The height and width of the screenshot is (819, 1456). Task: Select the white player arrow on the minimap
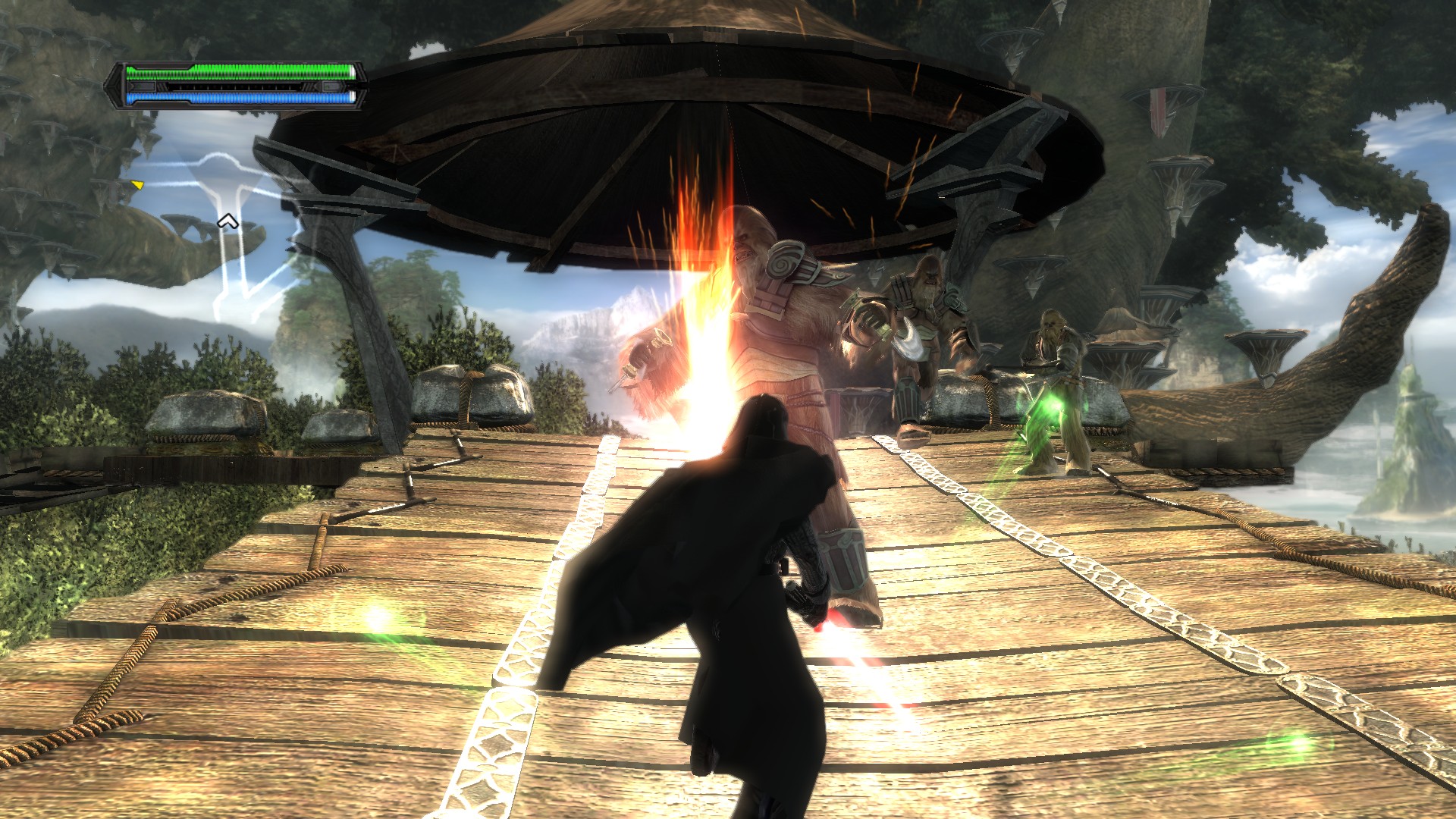pyautogui.click(x=227, y=221)
